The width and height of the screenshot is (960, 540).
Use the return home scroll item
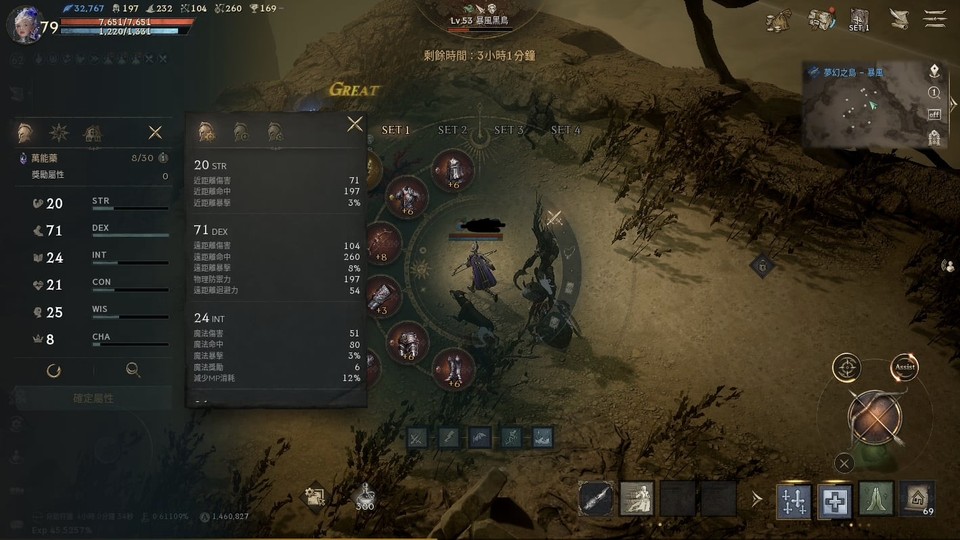[917, 498]
